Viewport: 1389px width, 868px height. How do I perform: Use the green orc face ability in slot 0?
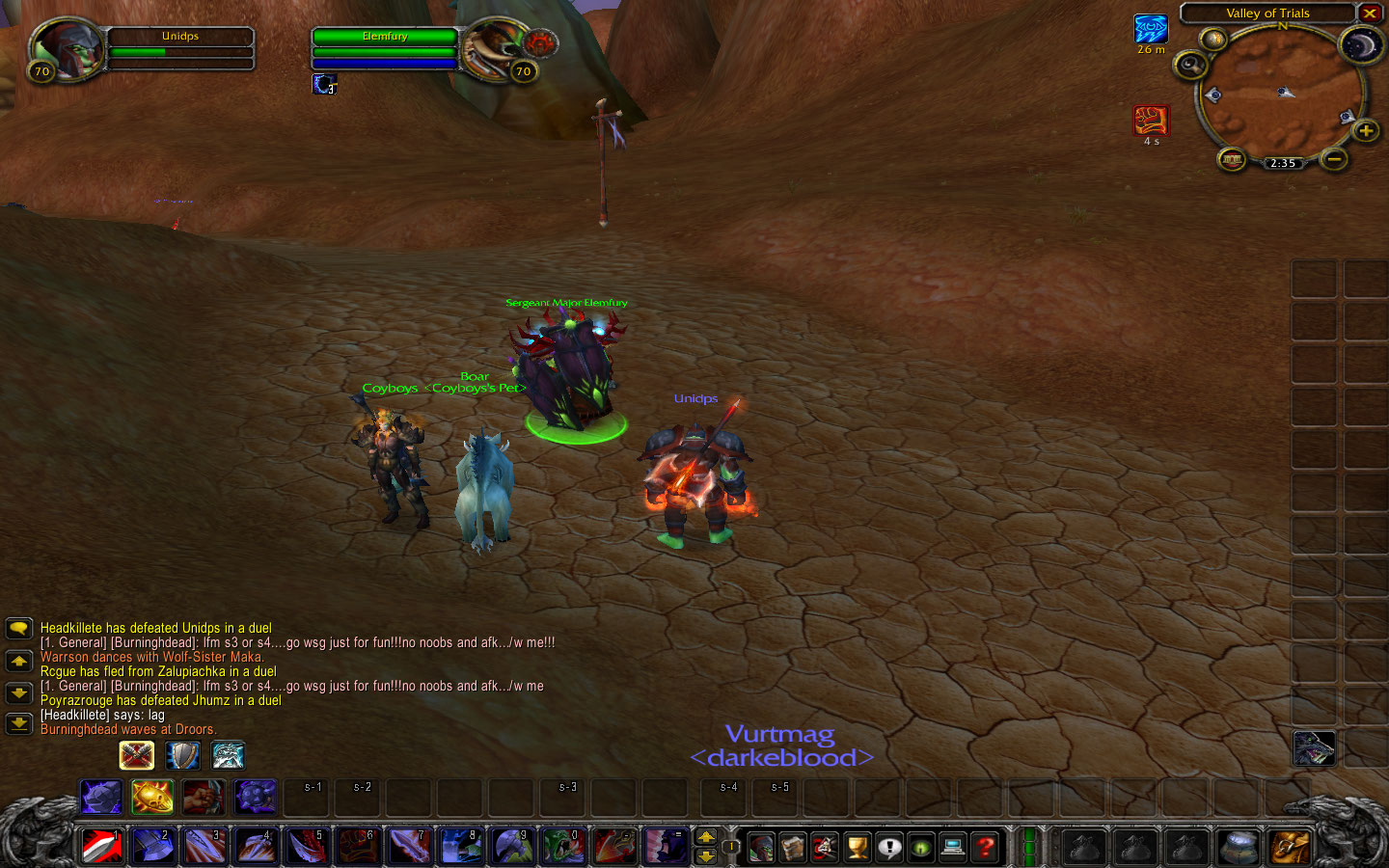click(562, 847)
